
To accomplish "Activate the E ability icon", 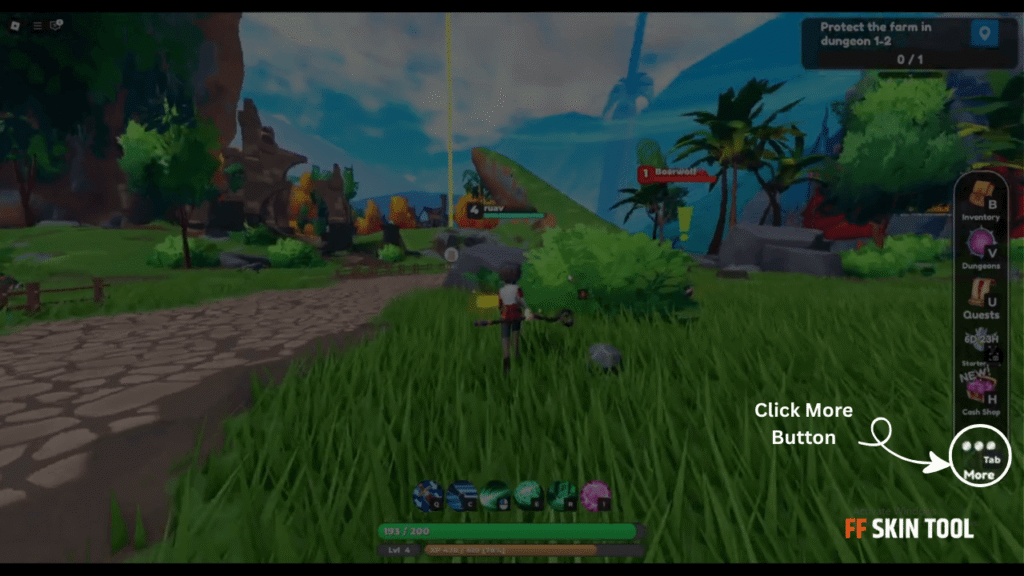I will pyautogui.click(x=528, y=494).
